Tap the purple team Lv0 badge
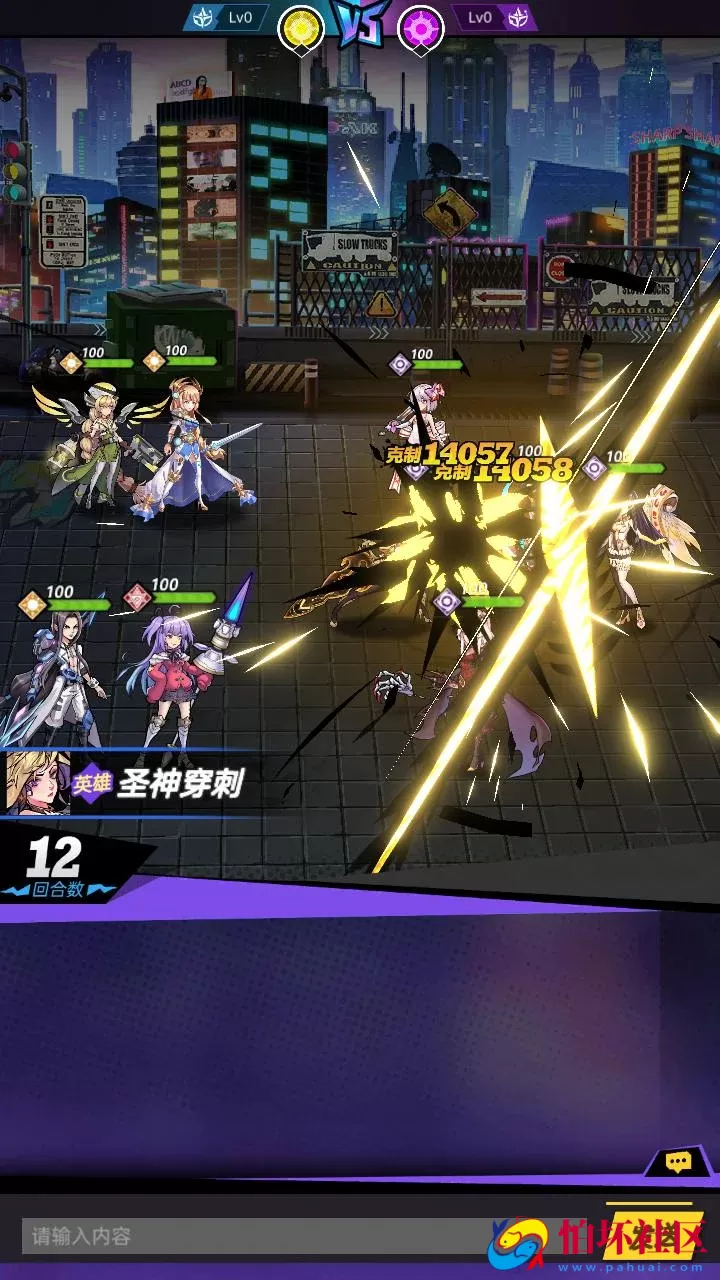 tap(493, 18)
